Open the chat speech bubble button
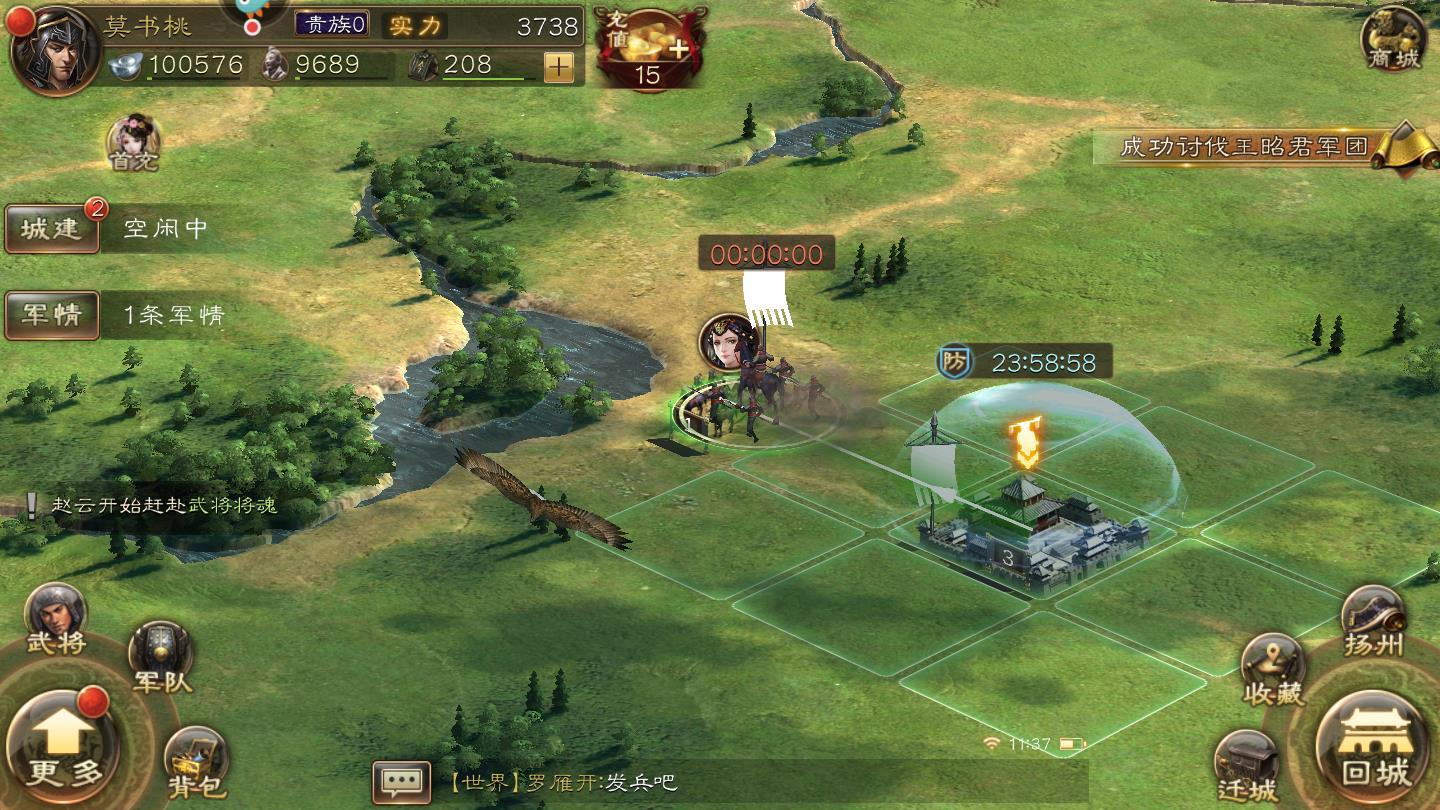The height and width of the screenshot is (810, 1440). (x=401, y=782)
